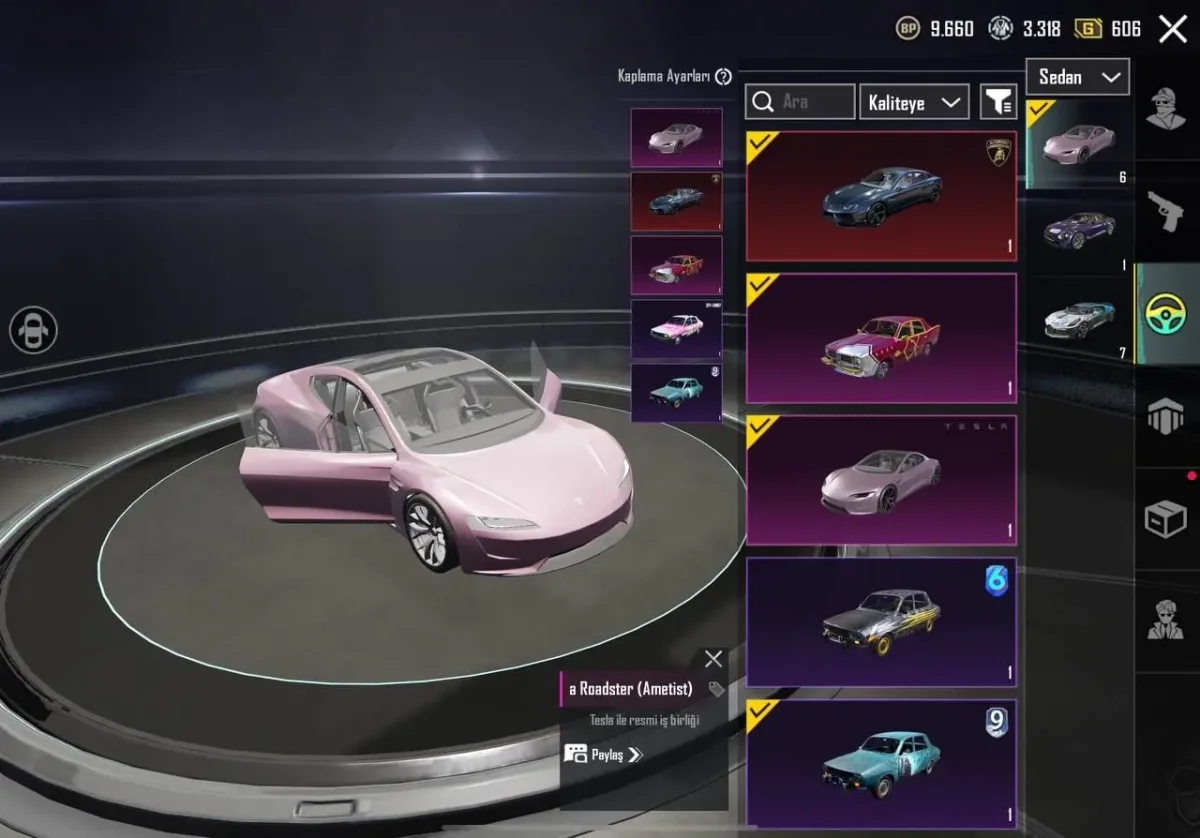Pick the black and yellow level 6 sedan
Viewport: 1200px width, 838px height.
[x=881, y=622]
